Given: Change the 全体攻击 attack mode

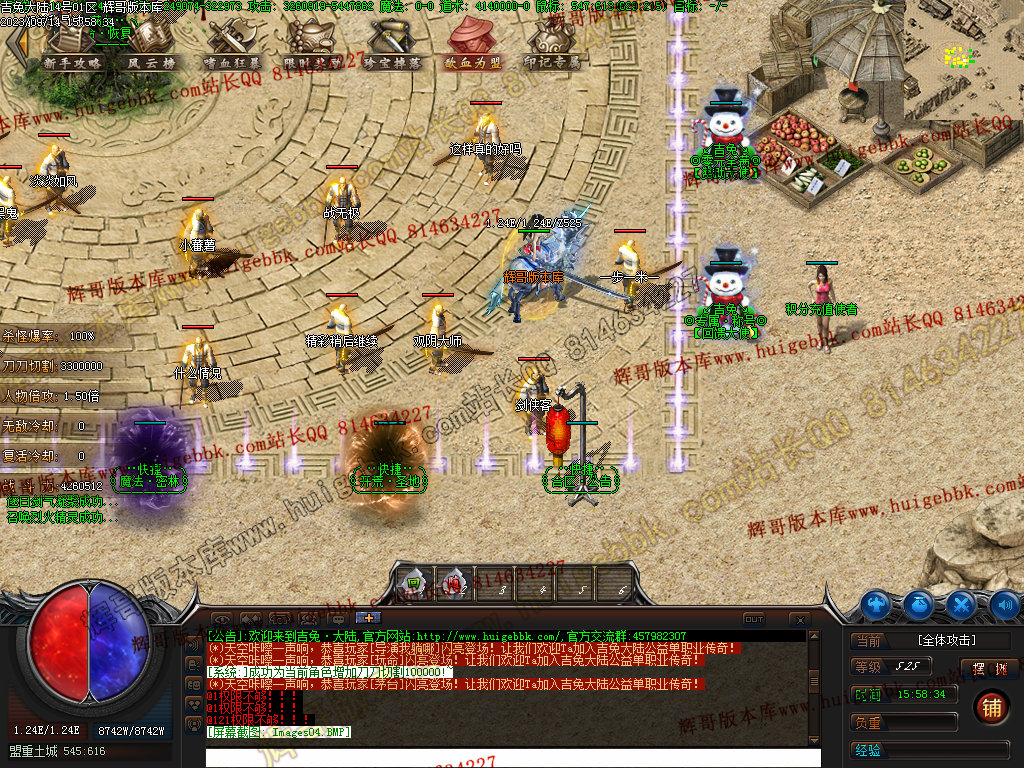Looking at the screenshot, I should point(945,640).
